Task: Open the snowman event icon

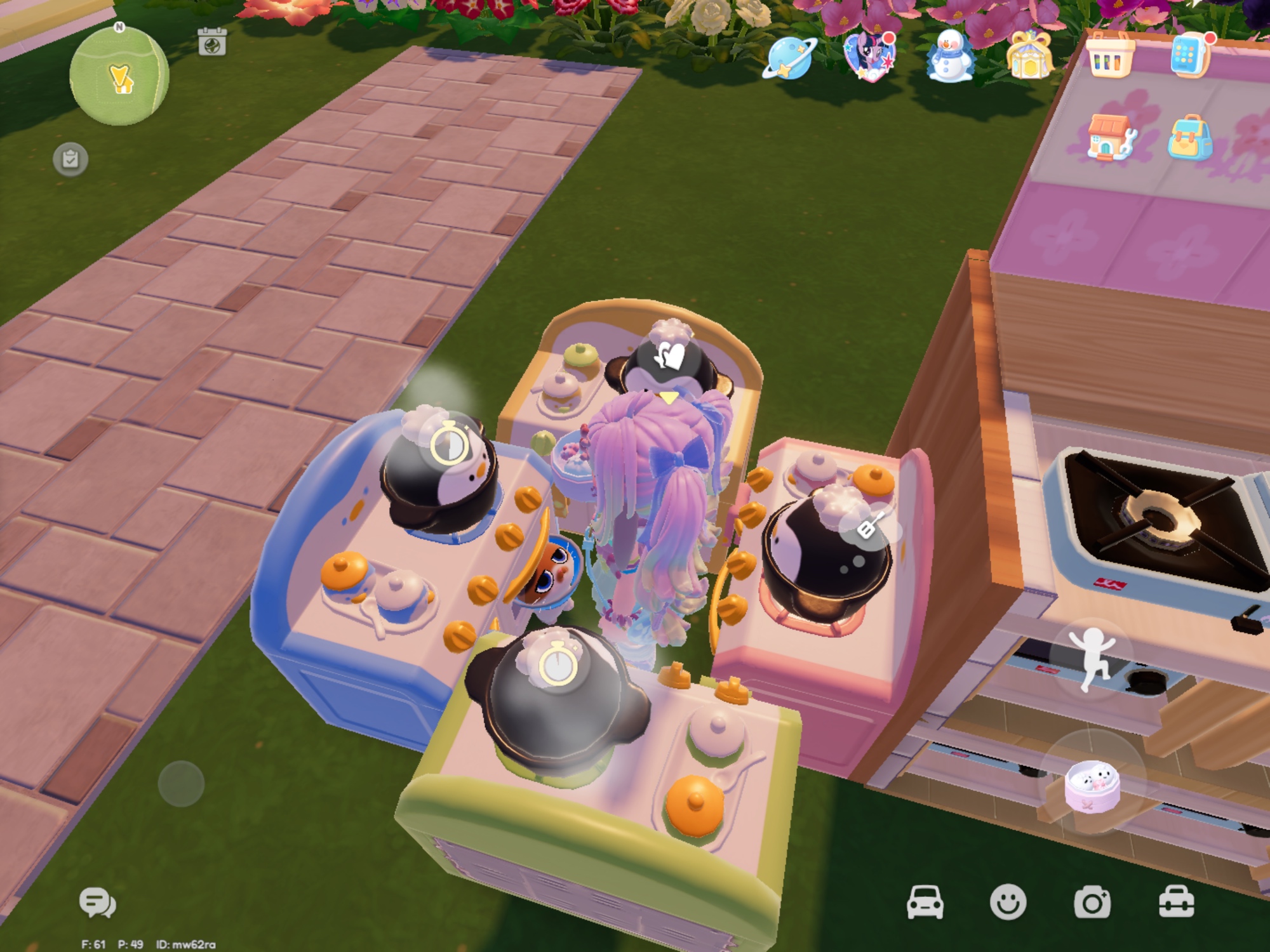Action: [x=950, y=57]
